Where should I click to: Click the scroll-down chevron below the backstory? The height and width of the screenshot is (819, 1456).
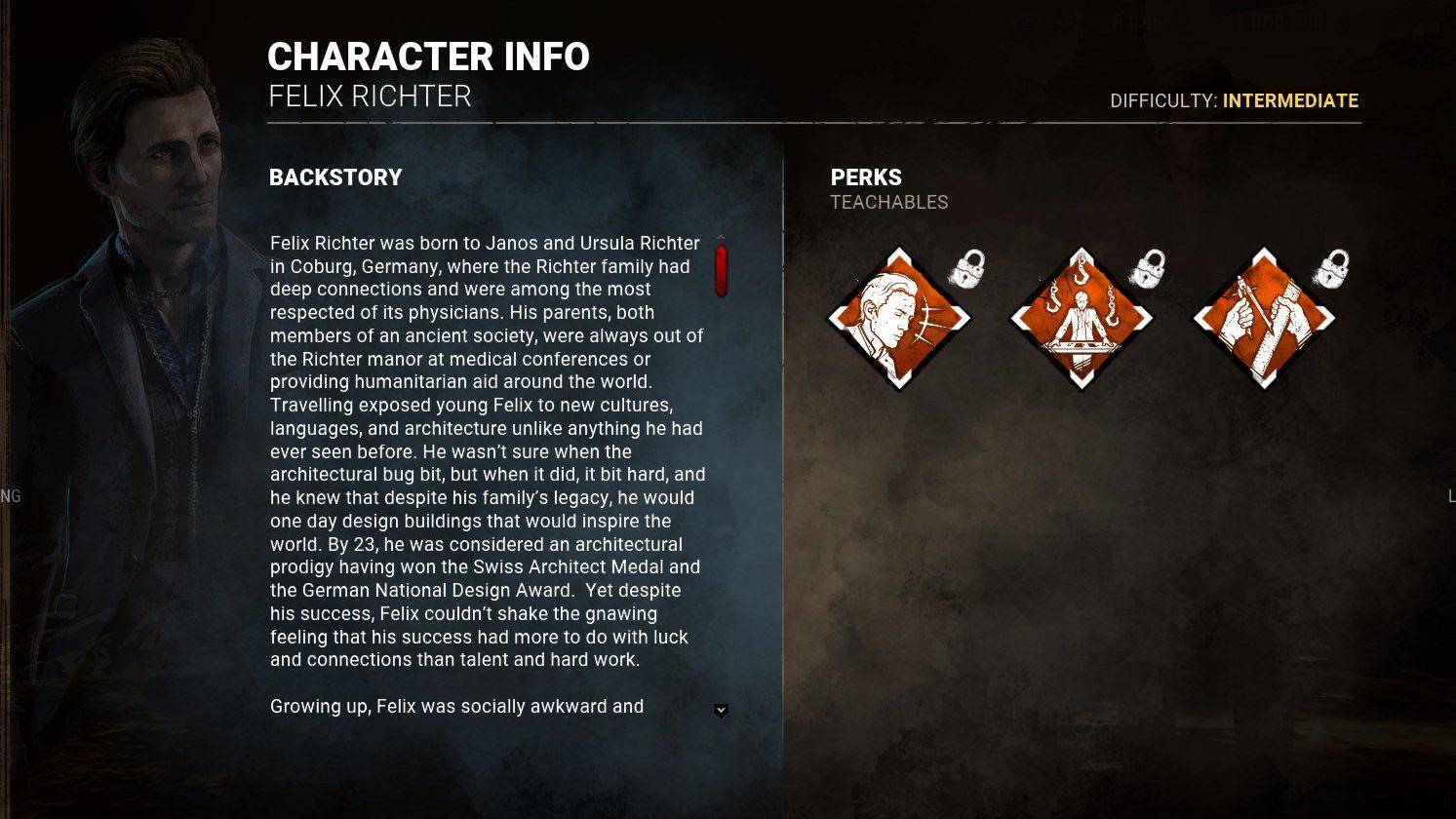coord(721,711)
